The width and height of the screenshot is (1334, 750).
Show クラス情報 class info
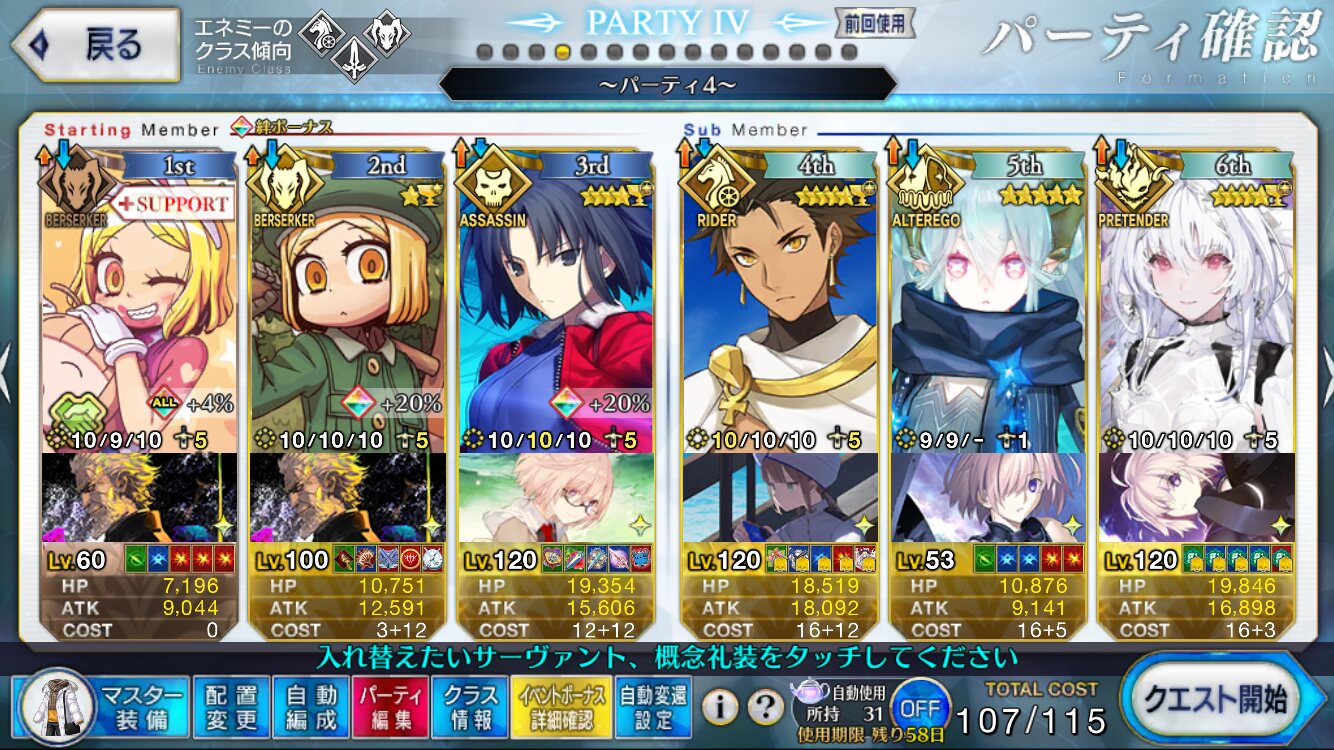point(470,707)
